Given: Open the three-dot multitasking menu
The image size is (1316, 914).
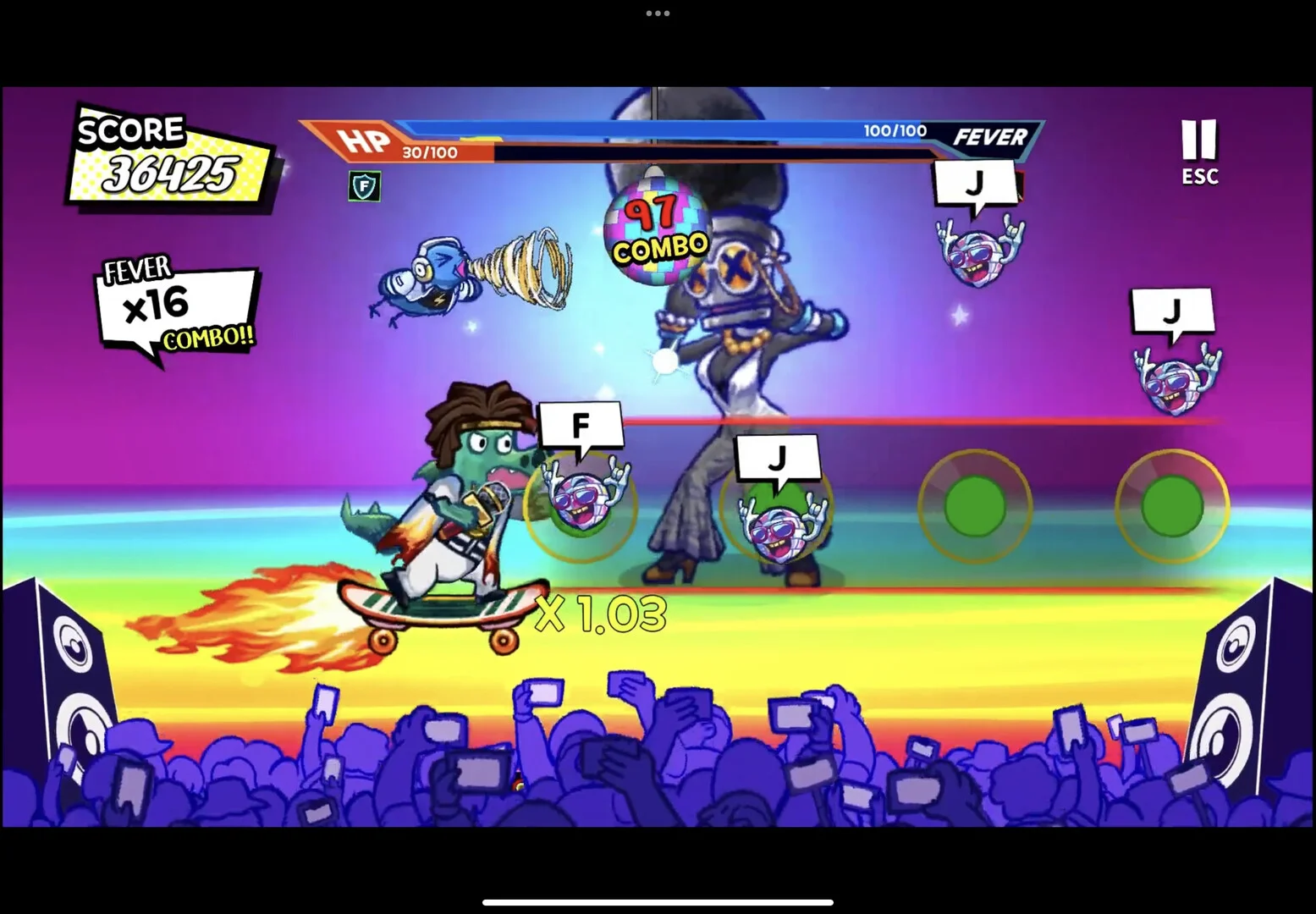Looking at the screenshot, I should pos(658,14).
